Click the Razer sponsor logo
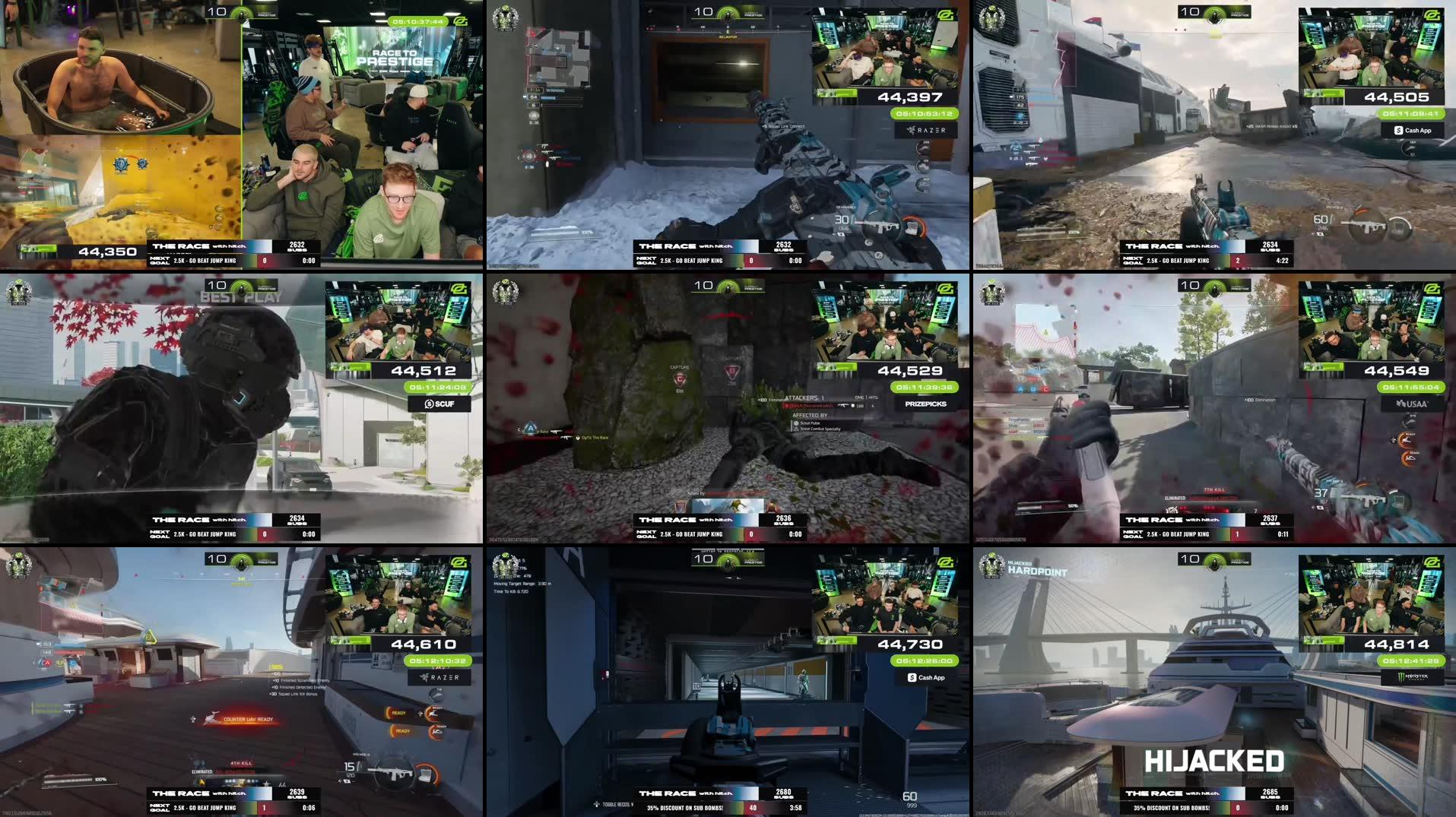The width and height of the screenshot is (1456, 817). [x=925, y=130]
